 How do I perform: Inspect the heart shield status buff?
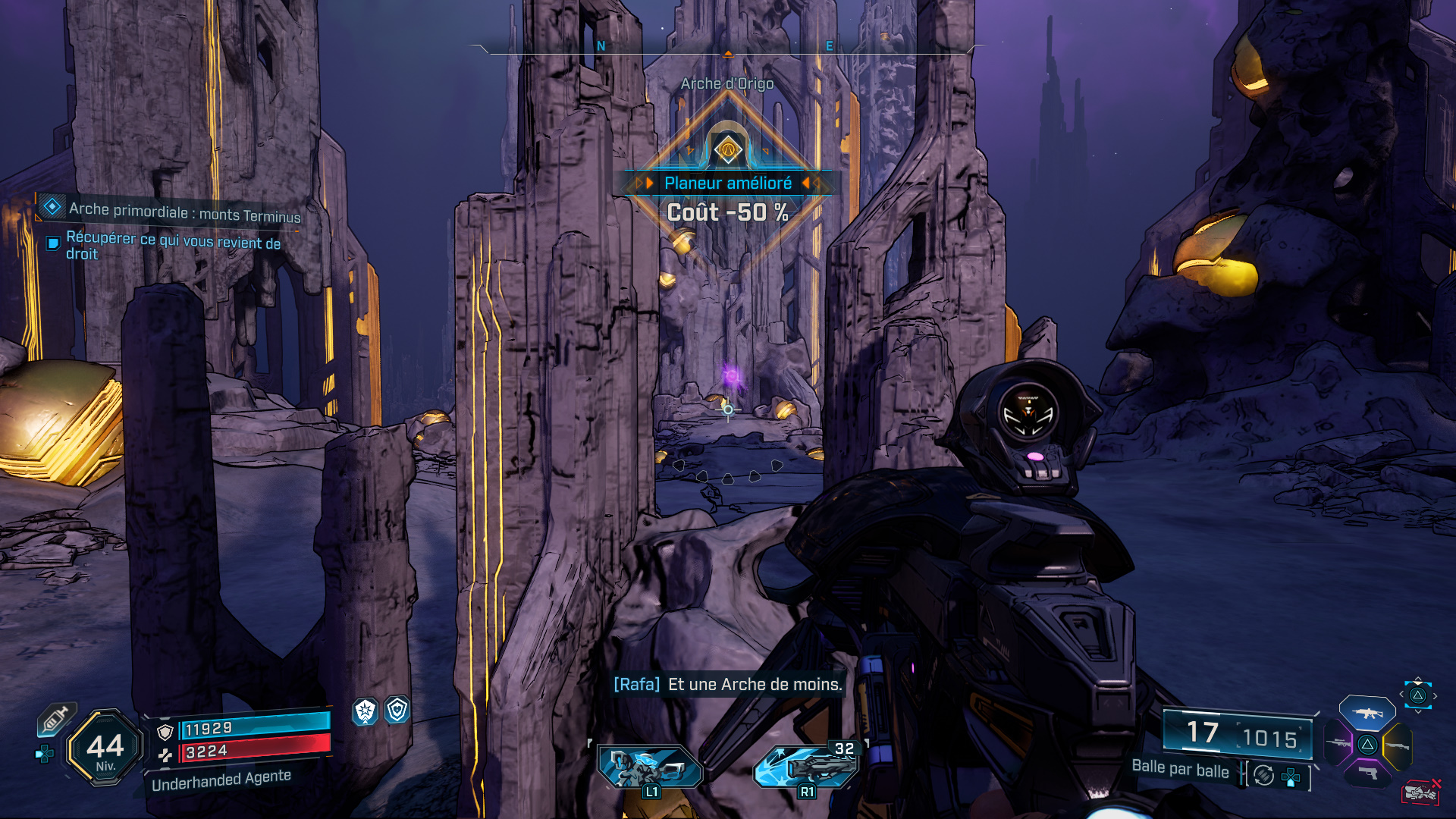click(x=397, y=710)
